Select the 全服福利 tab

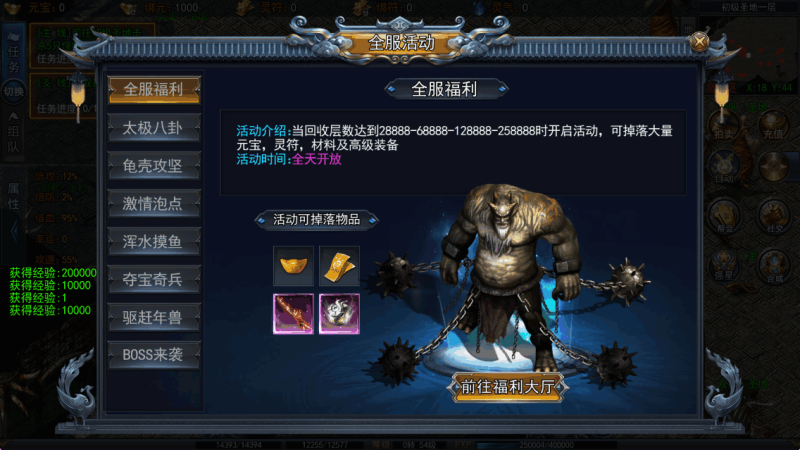click(155, 89)
